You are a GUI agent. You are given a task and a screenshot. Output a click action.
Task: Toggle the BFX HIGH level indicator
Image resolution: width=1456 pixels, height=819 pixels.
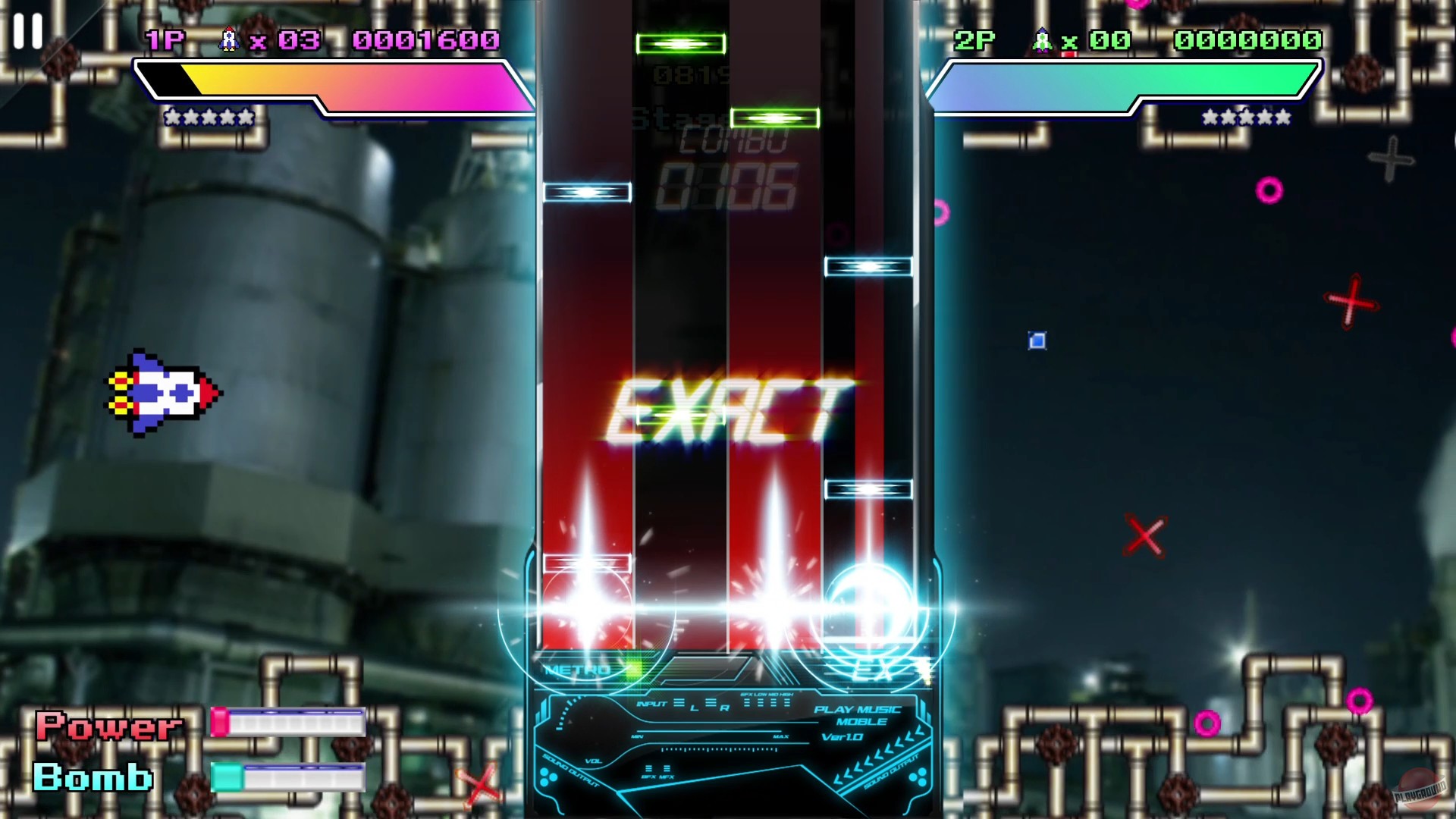(x=786, y=701)
